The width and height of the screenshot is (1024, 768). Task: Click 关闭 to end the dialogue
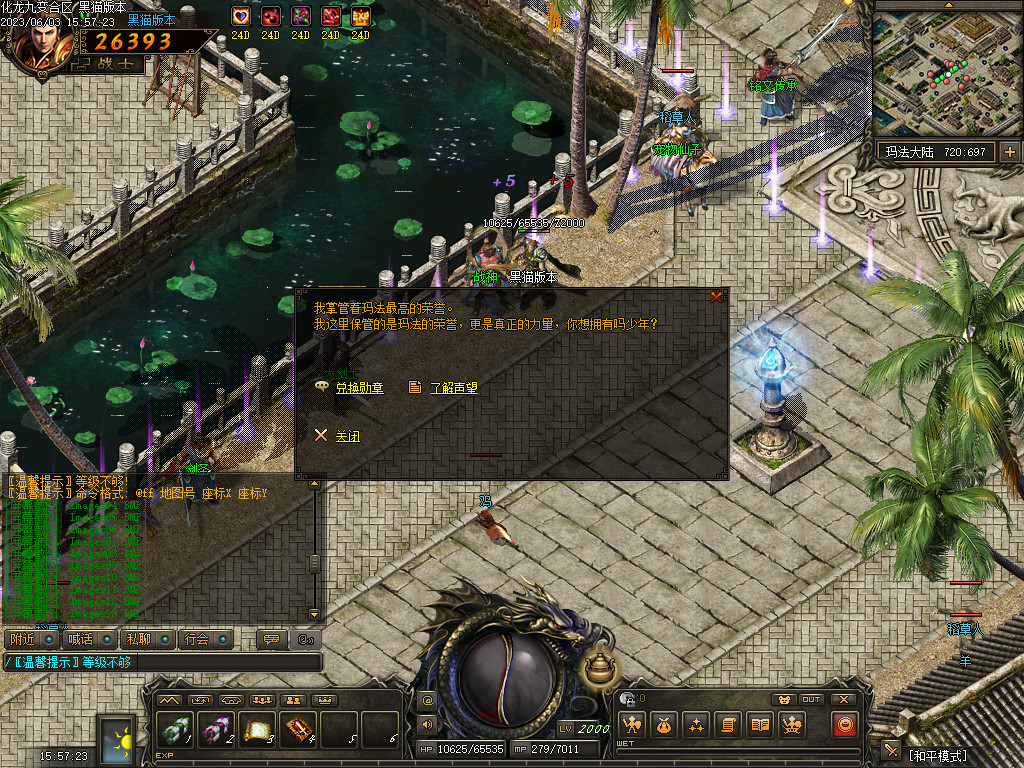point(347,437)
